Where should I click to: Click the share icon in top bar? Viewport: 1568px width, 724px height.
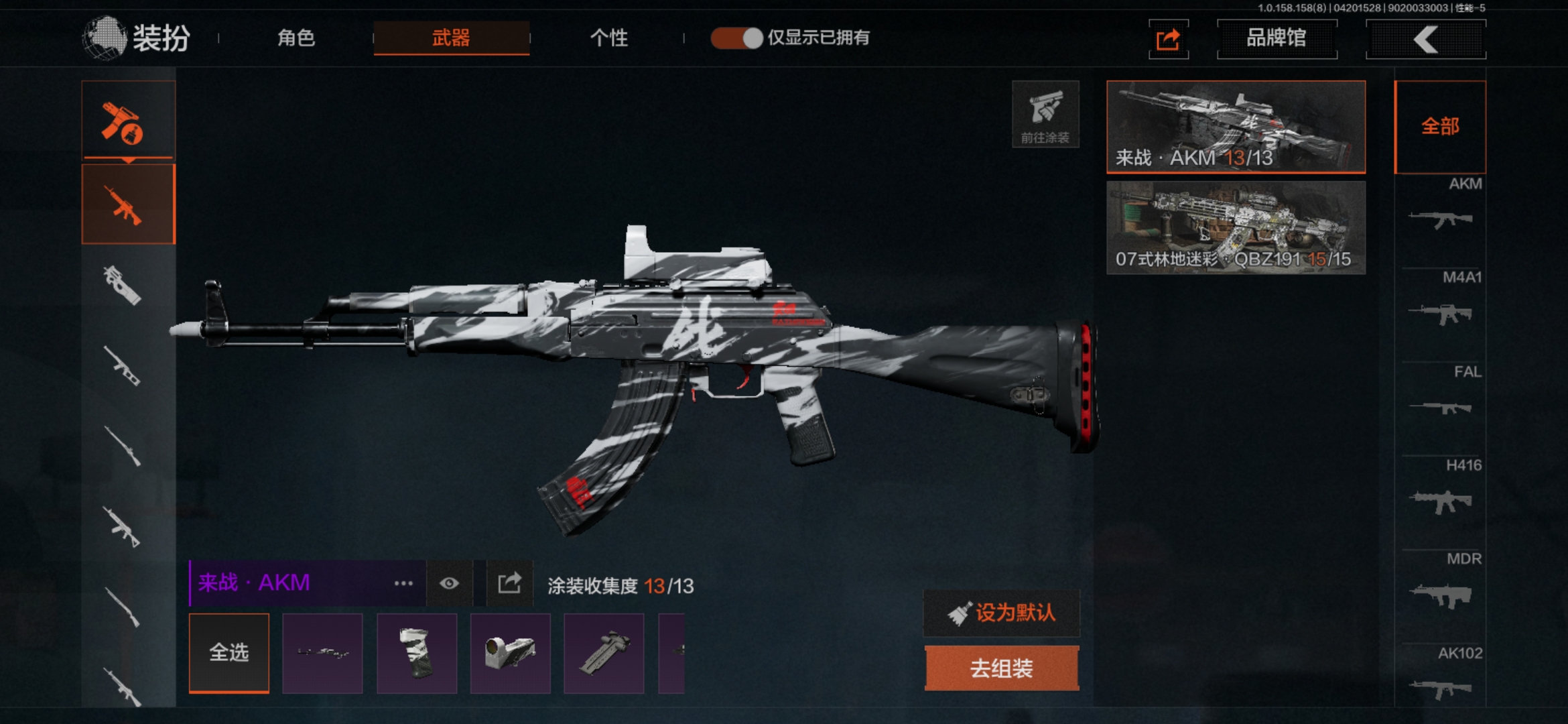click(1168, 40)
